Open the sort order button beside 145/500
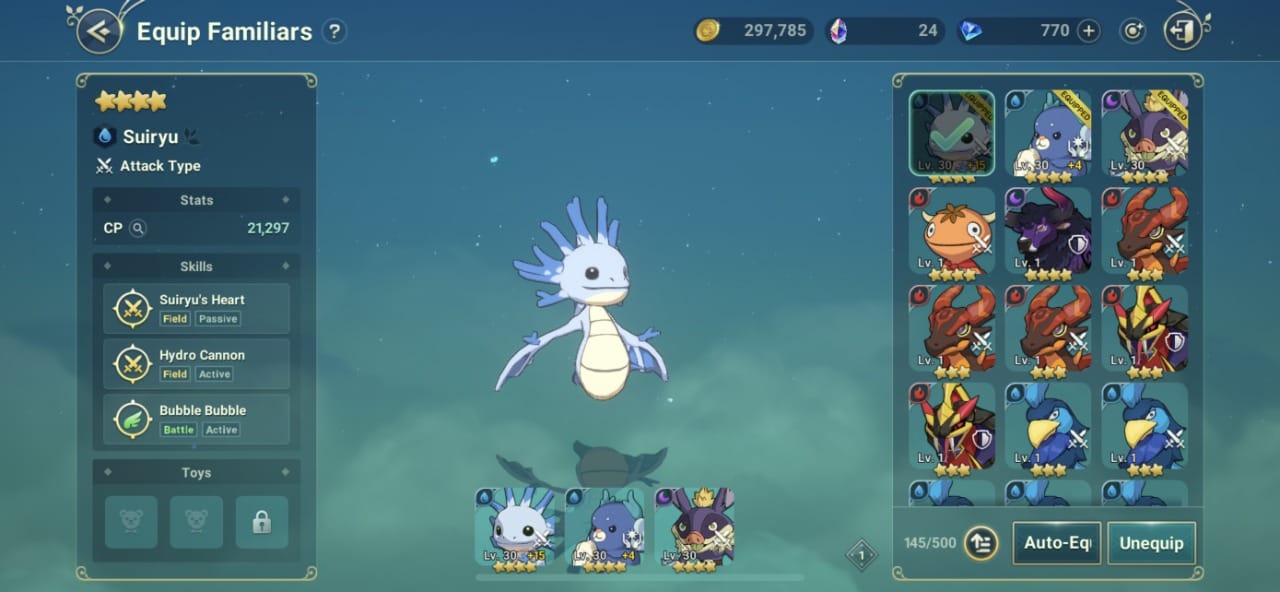 (x=981, y=543)
